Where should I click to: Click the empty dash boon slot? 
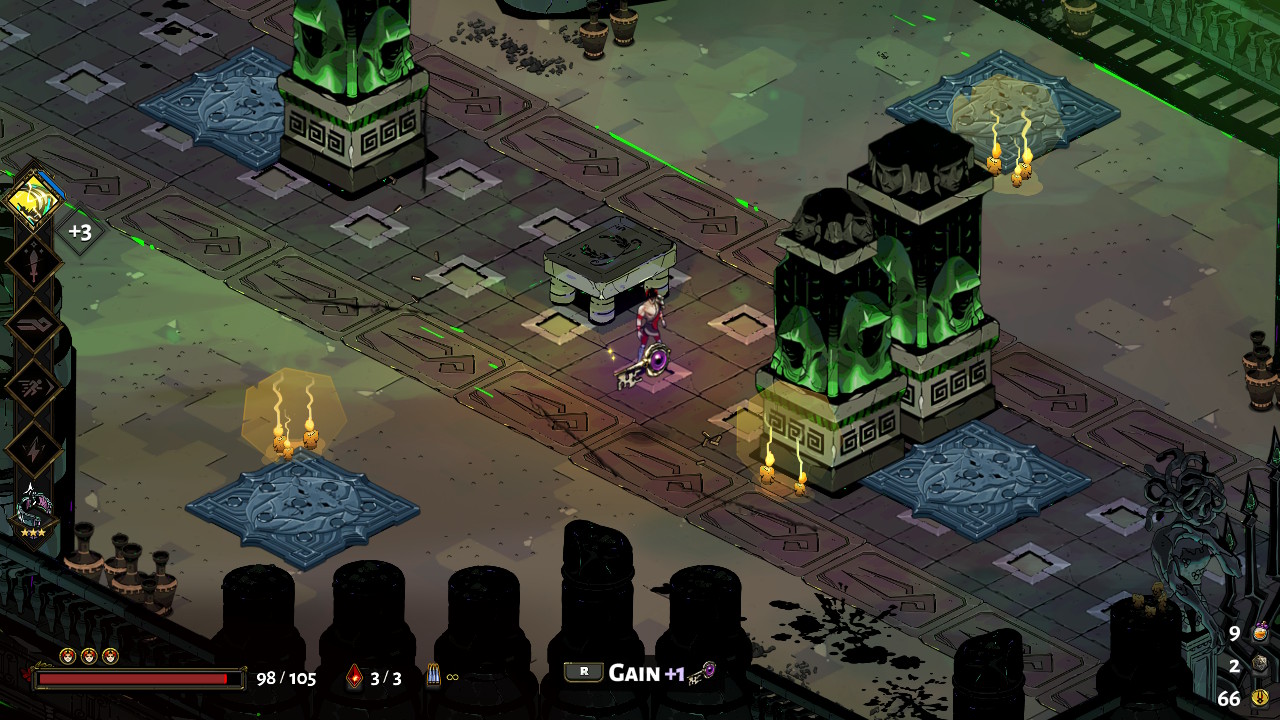35,387
